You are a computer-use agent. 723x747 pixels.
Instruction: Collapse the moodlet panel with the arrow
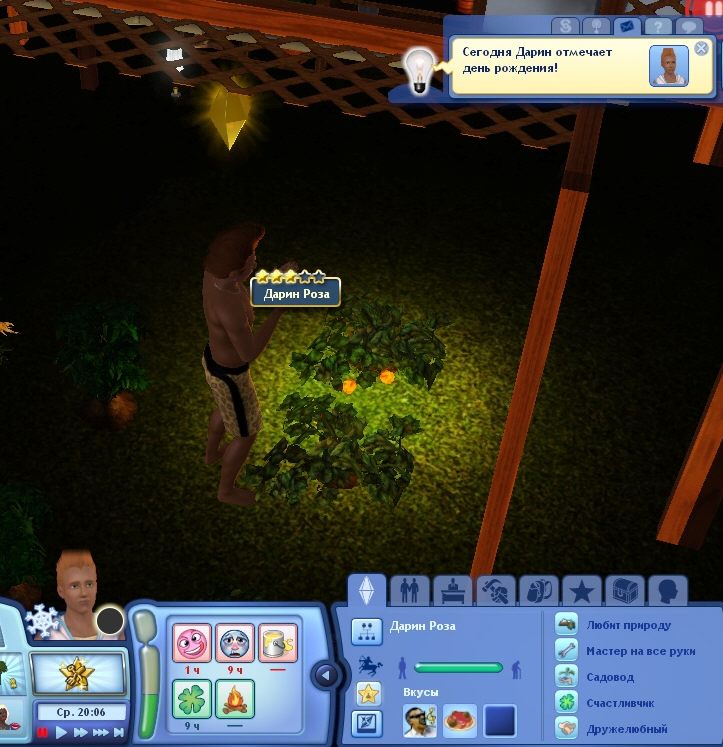click(326, 675)
